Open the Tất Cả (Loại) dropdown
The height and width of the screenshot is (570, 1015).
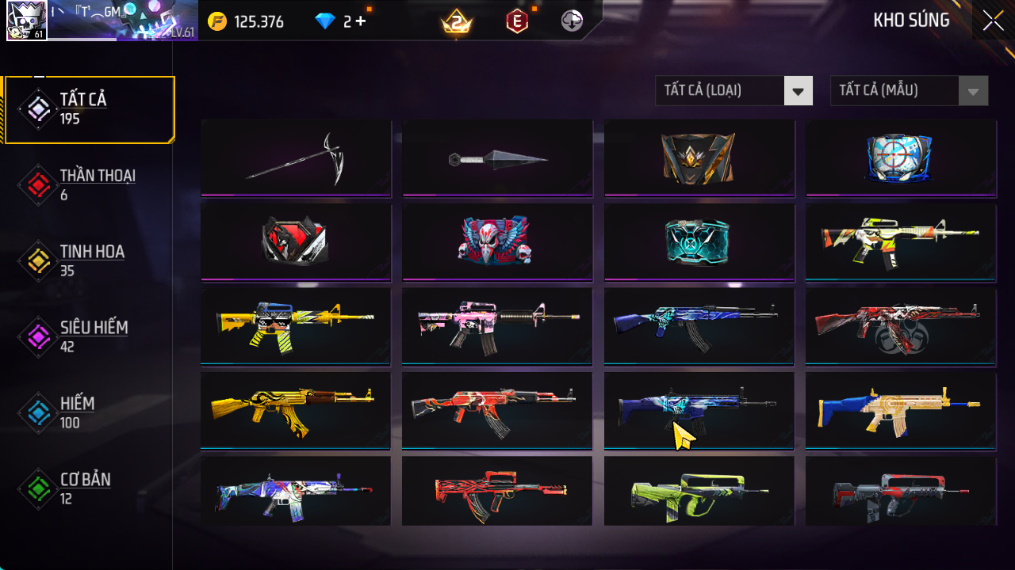[733, 91]
